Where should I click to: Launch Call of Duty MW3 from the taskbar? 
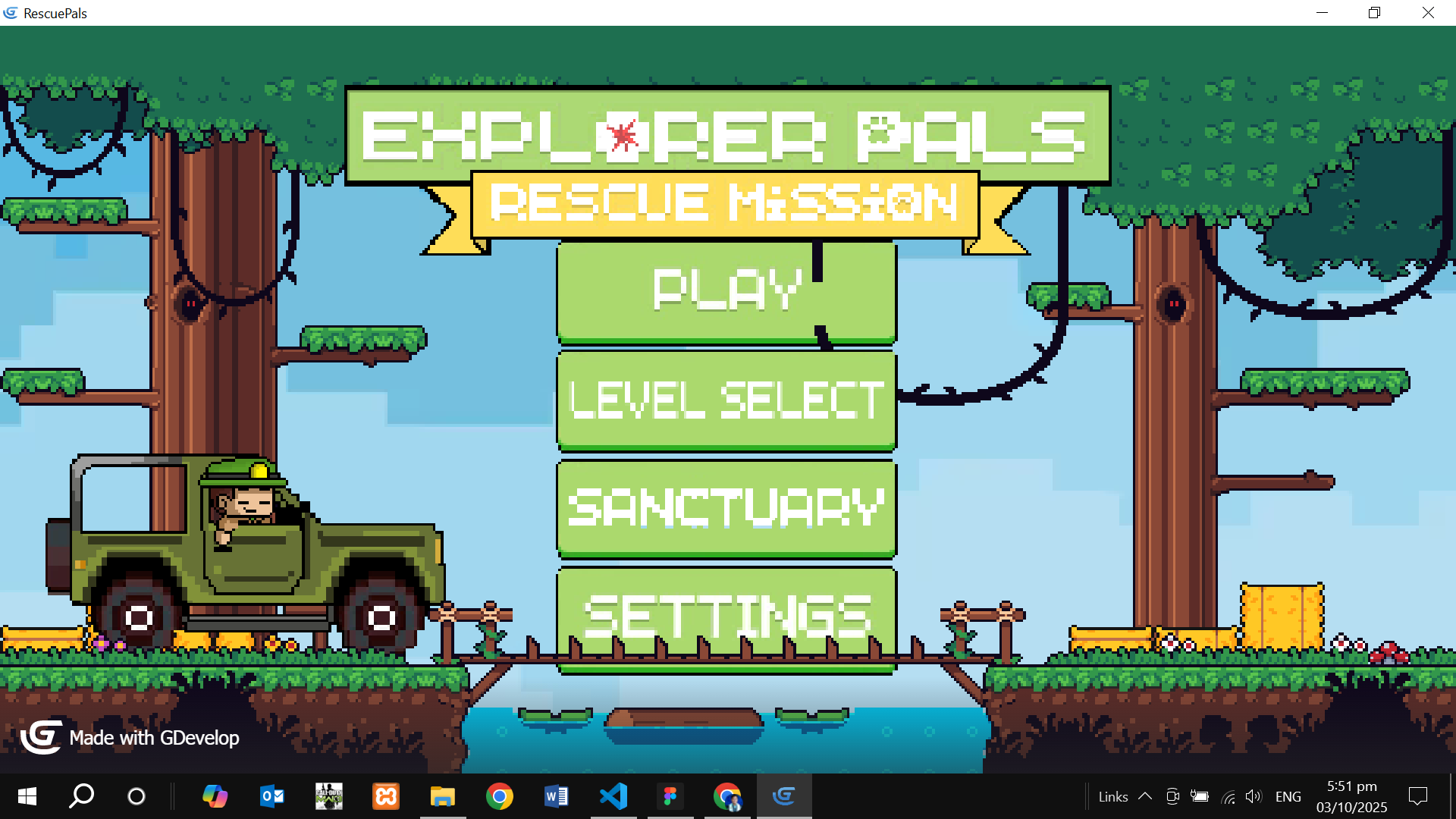point(328,796)
